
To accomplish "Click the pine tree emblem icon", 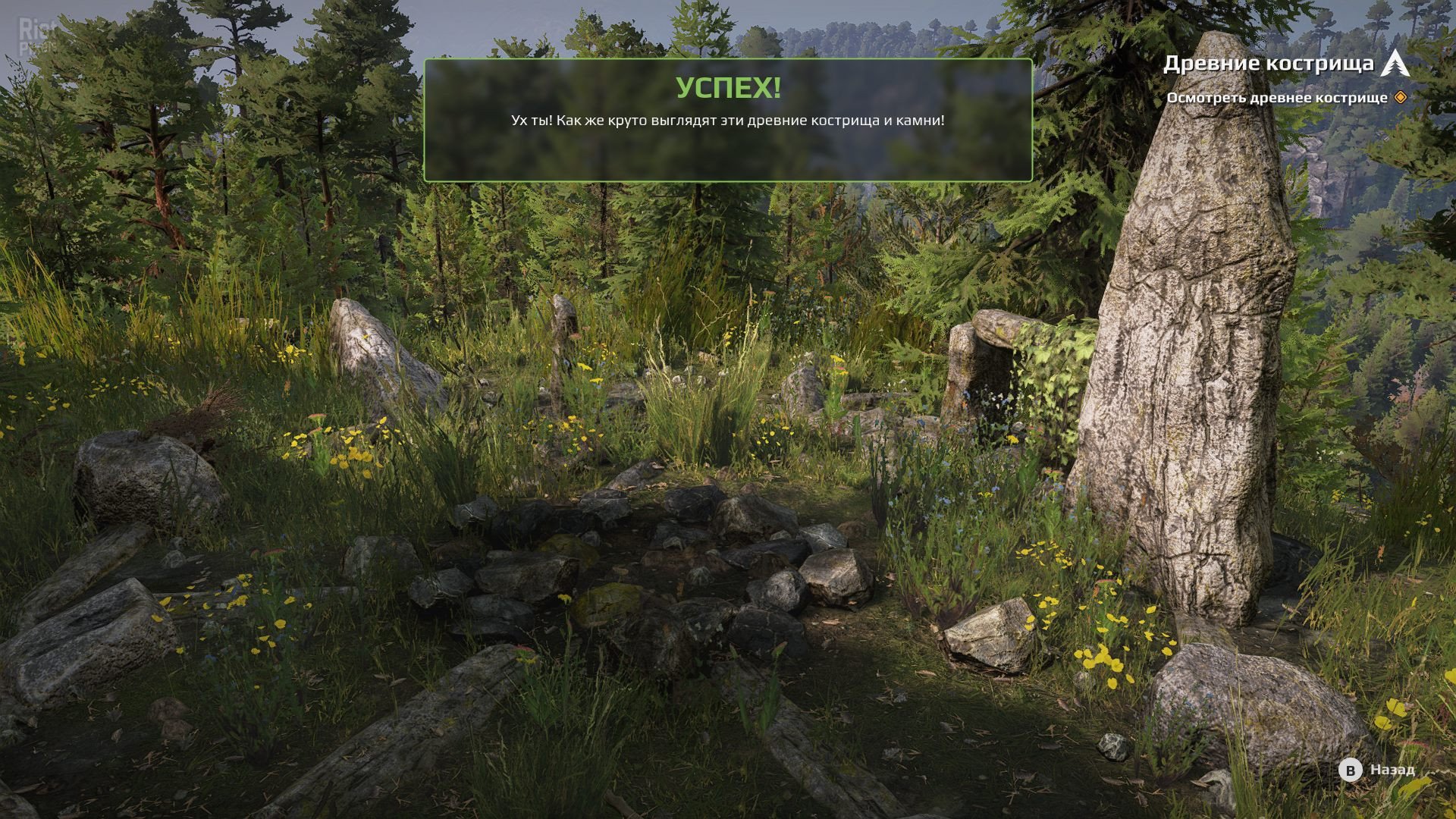I will [x=1395, y=63].
